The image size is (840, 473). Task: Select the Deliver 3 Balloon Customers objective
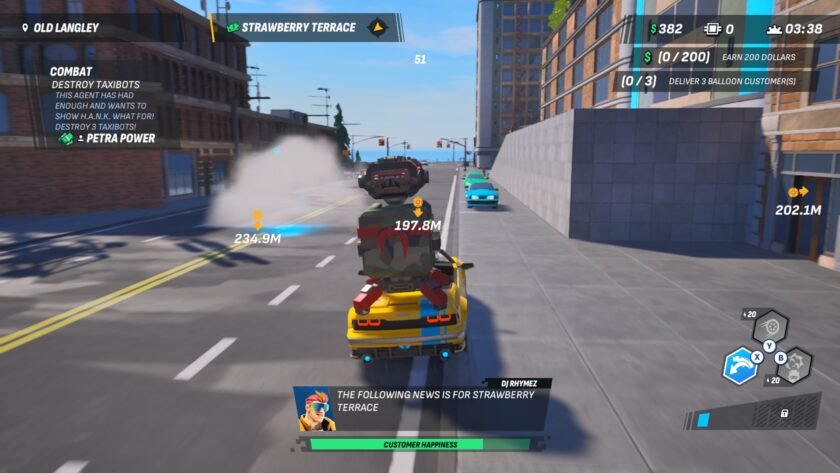coord(706,81)
